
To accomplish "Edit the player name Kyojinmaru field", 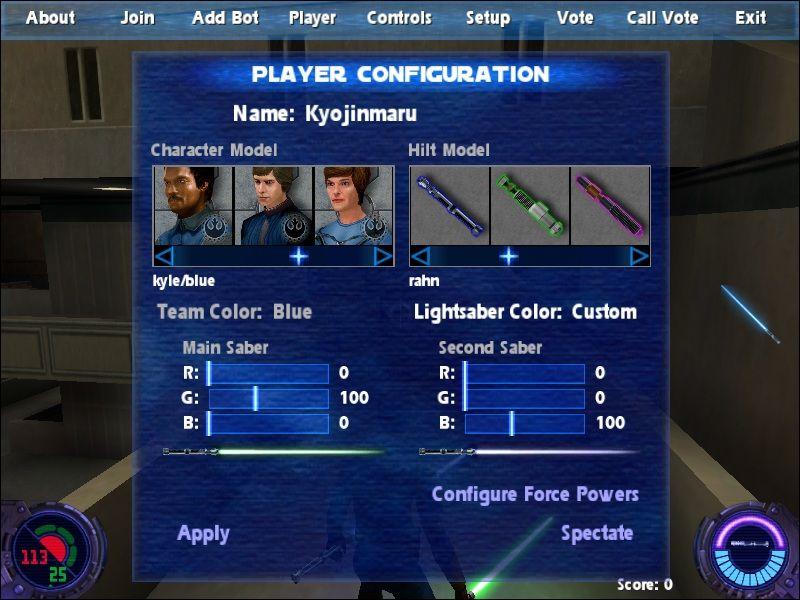I will click(x=360, y=114).
